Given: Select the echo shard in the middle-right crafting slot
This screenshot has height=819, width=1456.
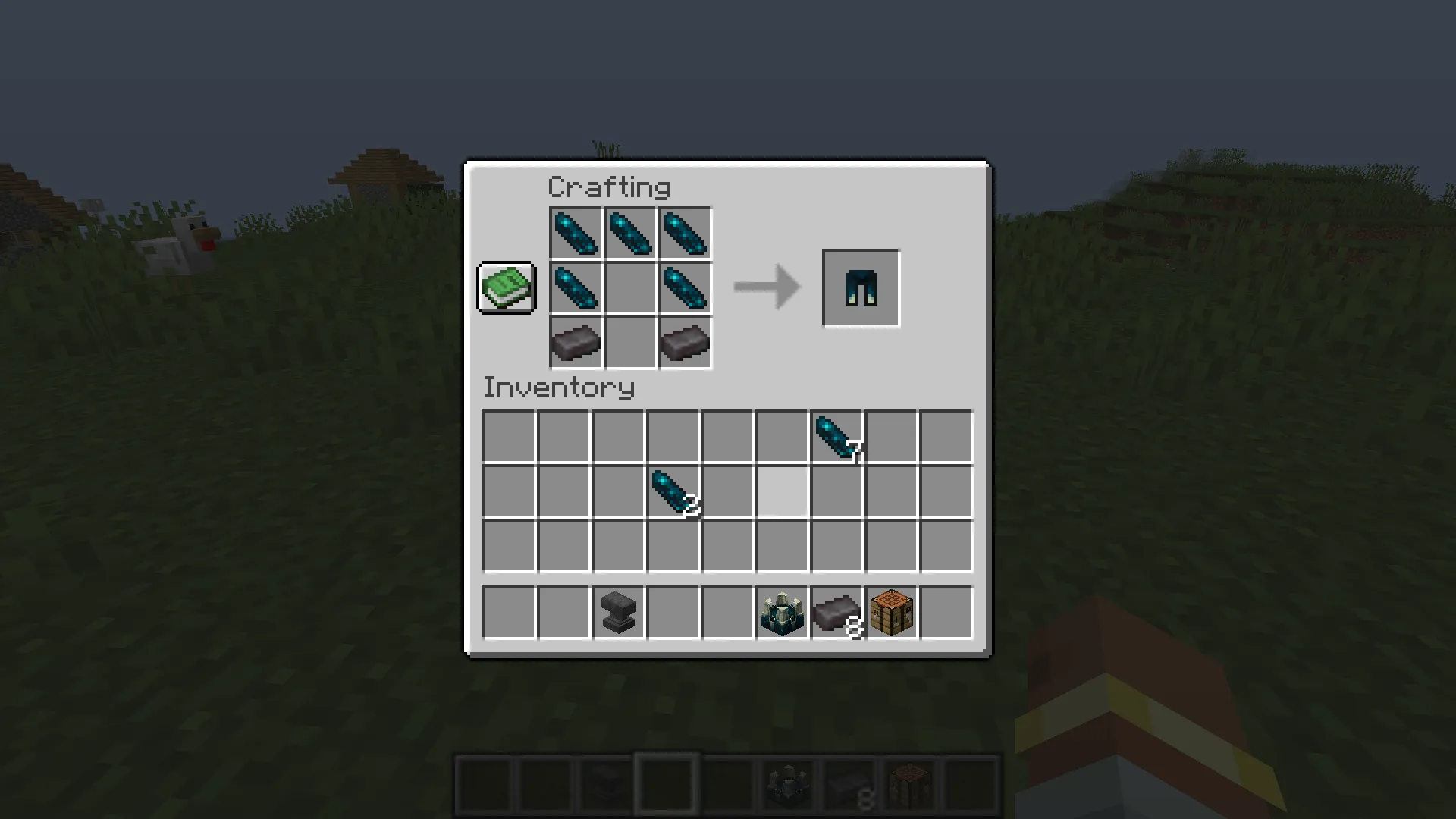Looking at the screenshot, I should click(684, 288).
